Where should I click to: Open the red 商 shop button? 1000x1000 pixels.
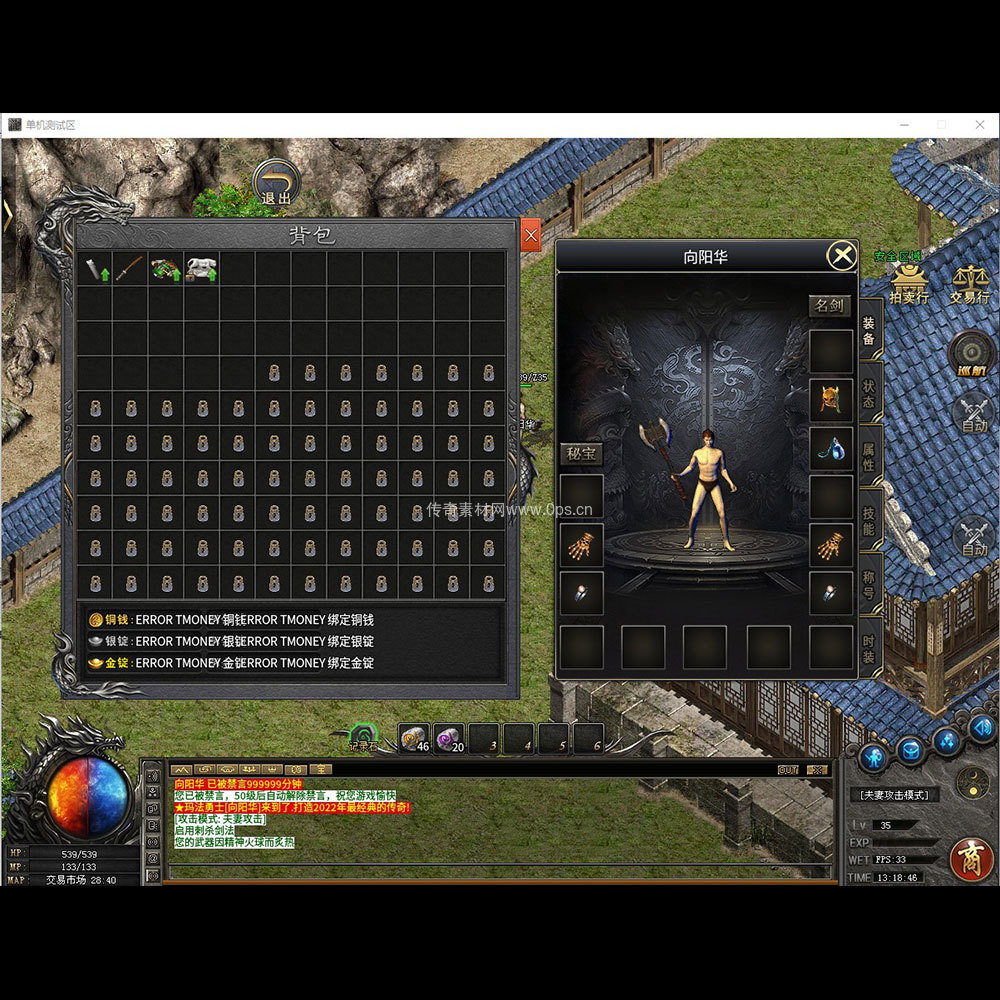pos(971,857)
